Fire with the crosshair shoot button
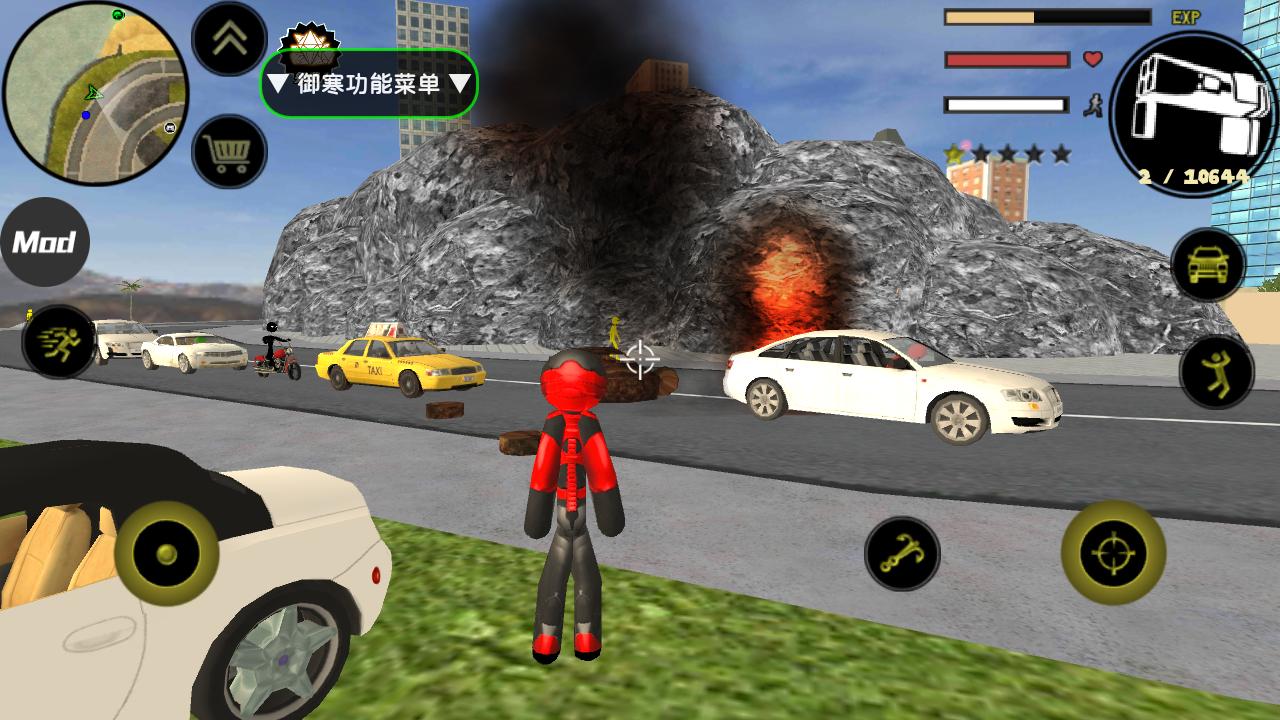This screenshot has height=720, width=1280. (x=1113, y=552)
